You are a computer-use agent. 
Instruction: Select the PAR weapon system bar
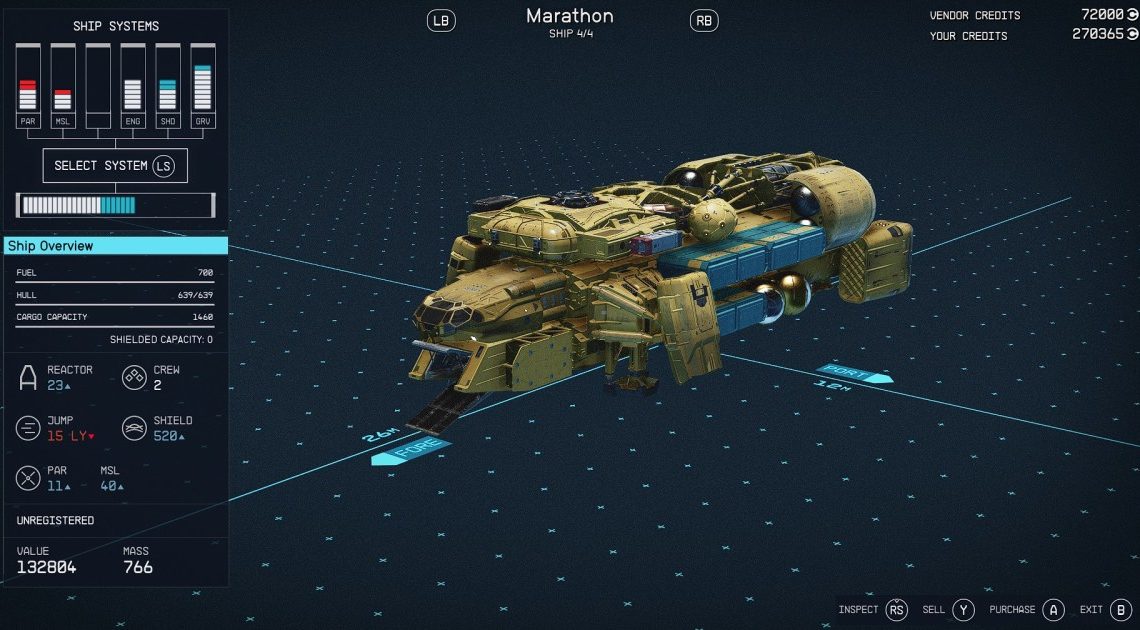[x=28, y=86]
